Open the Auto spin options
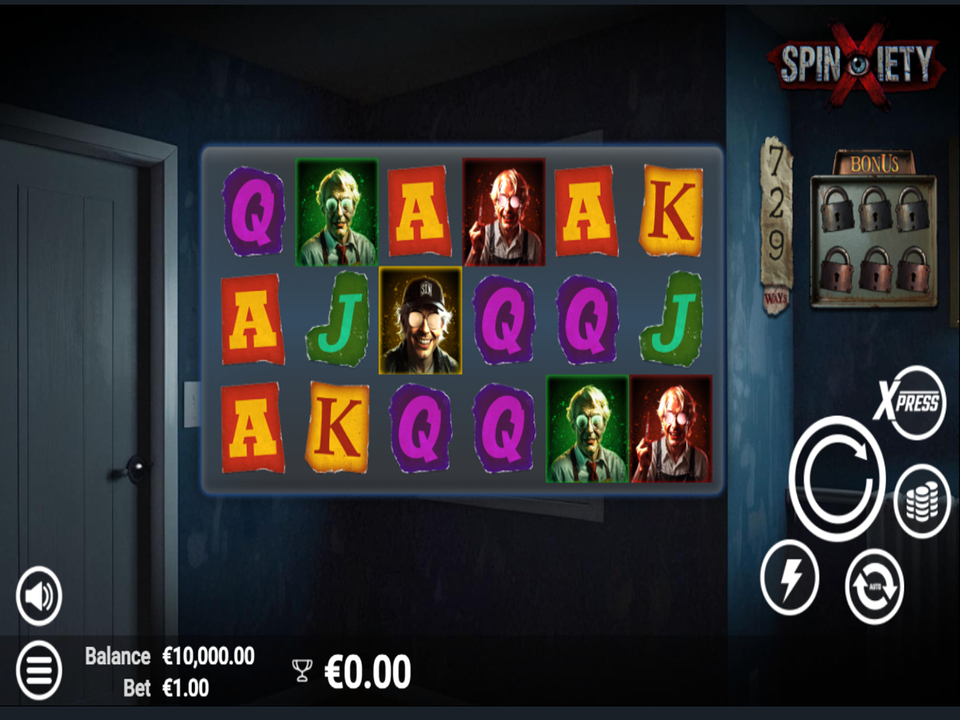 [874, 585]
